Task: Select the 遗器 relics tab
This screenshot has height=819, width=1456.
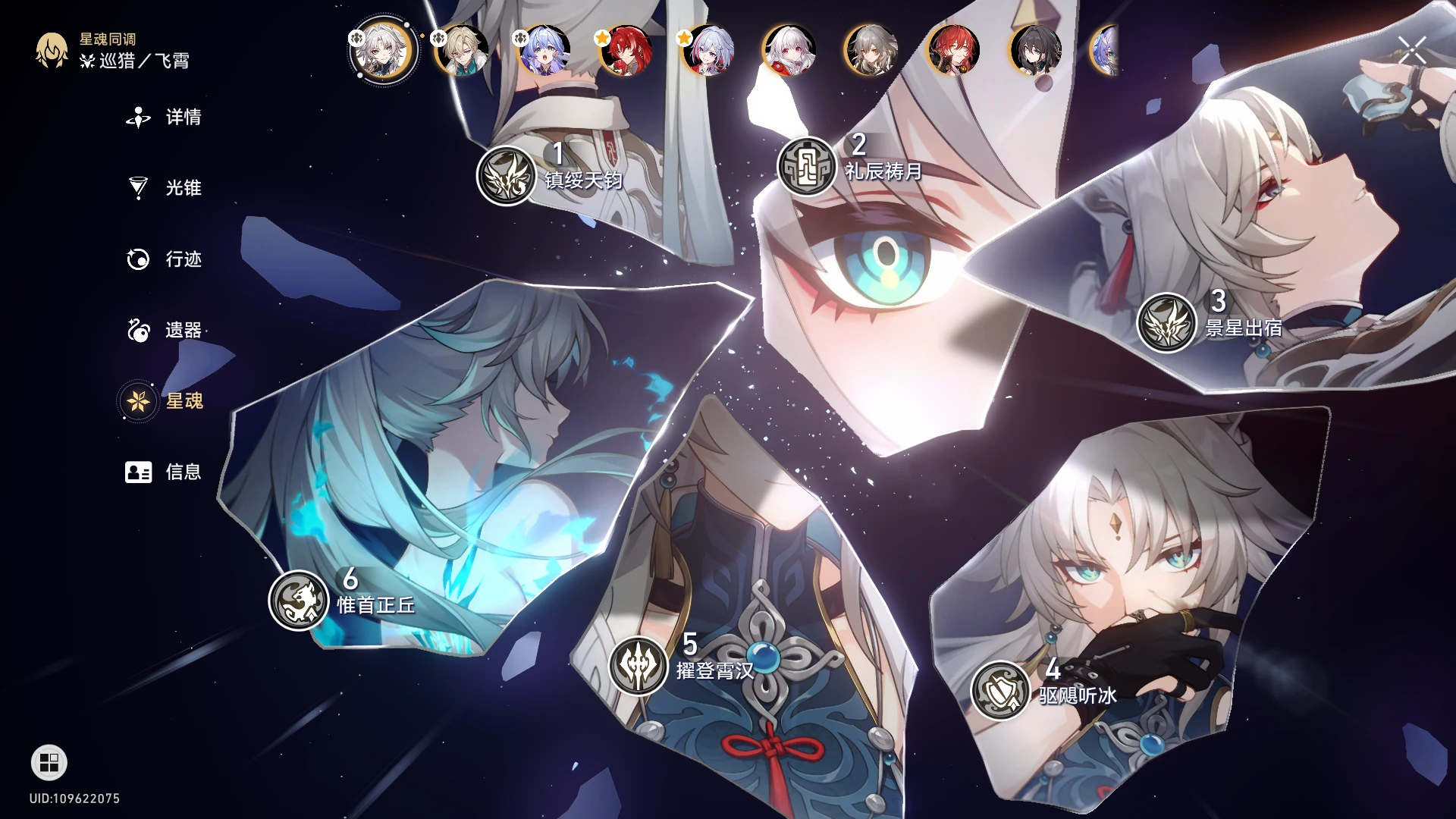Action: (164, 331)
